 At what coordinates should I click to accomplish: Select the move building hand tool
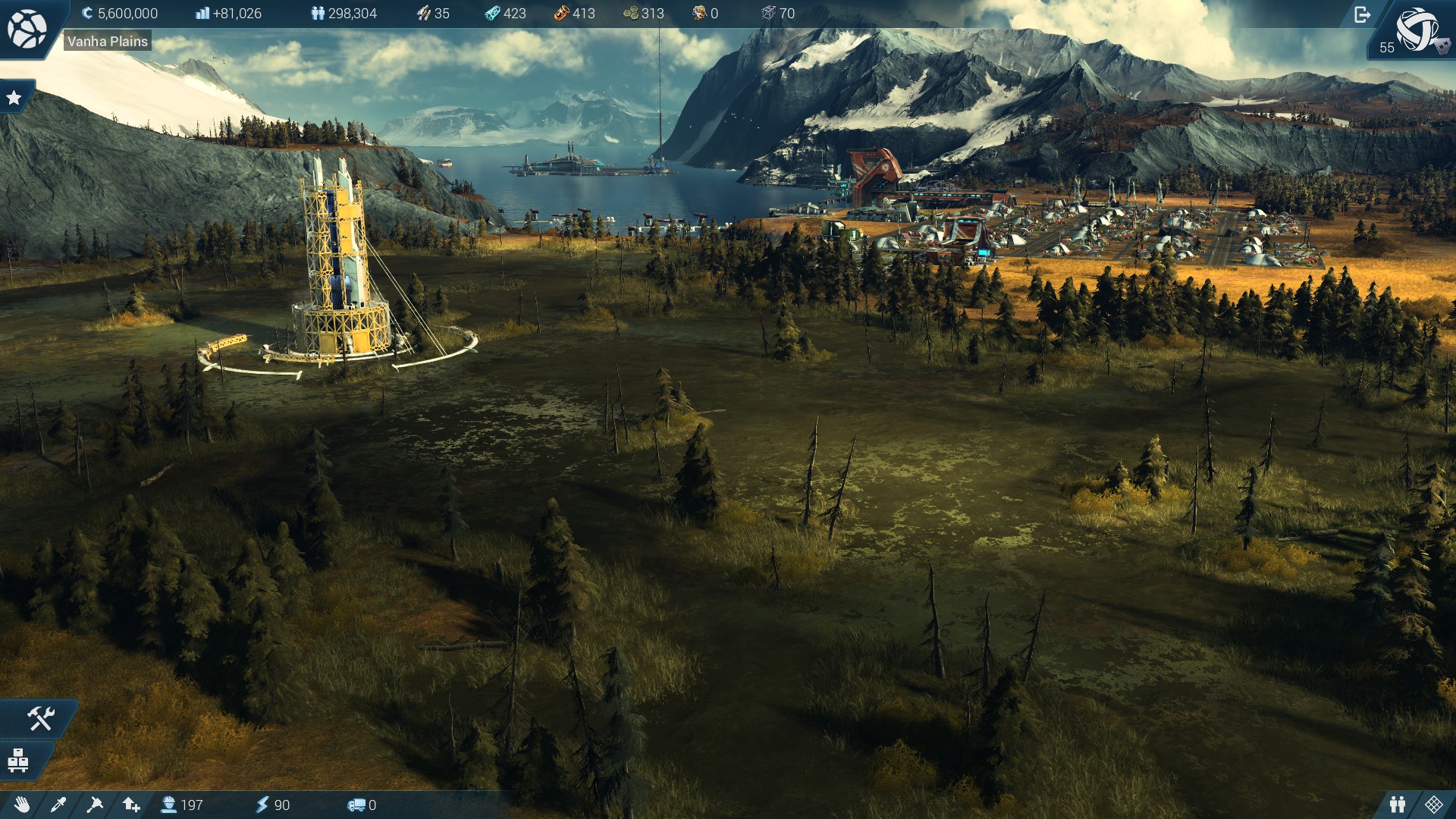pyautogui.click(x=21, y=805)
